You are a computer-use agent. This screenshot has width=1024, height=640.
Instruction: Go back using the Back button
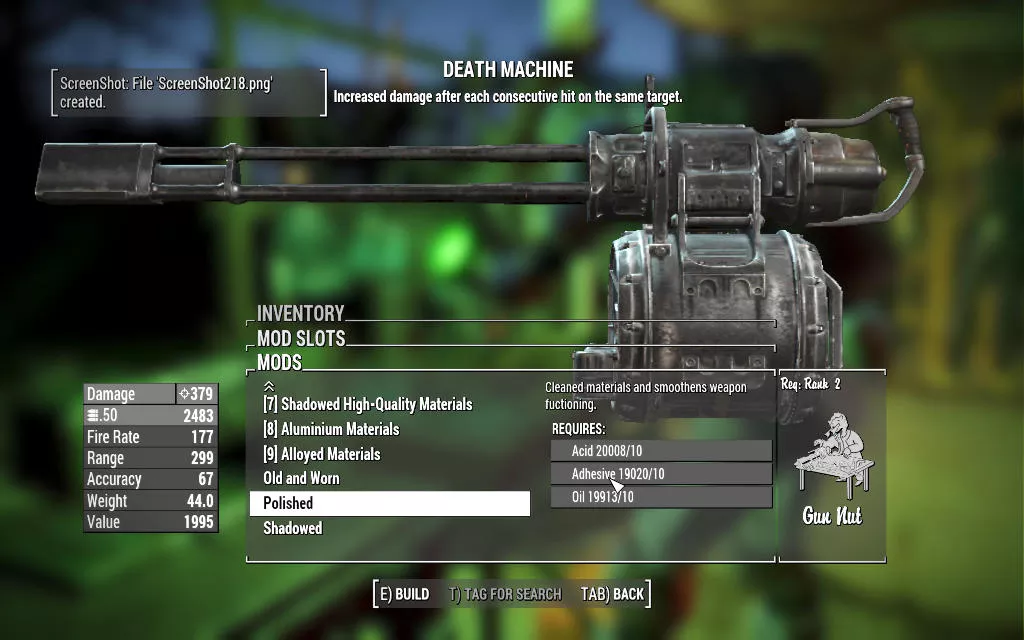click(x=612, y=594)
